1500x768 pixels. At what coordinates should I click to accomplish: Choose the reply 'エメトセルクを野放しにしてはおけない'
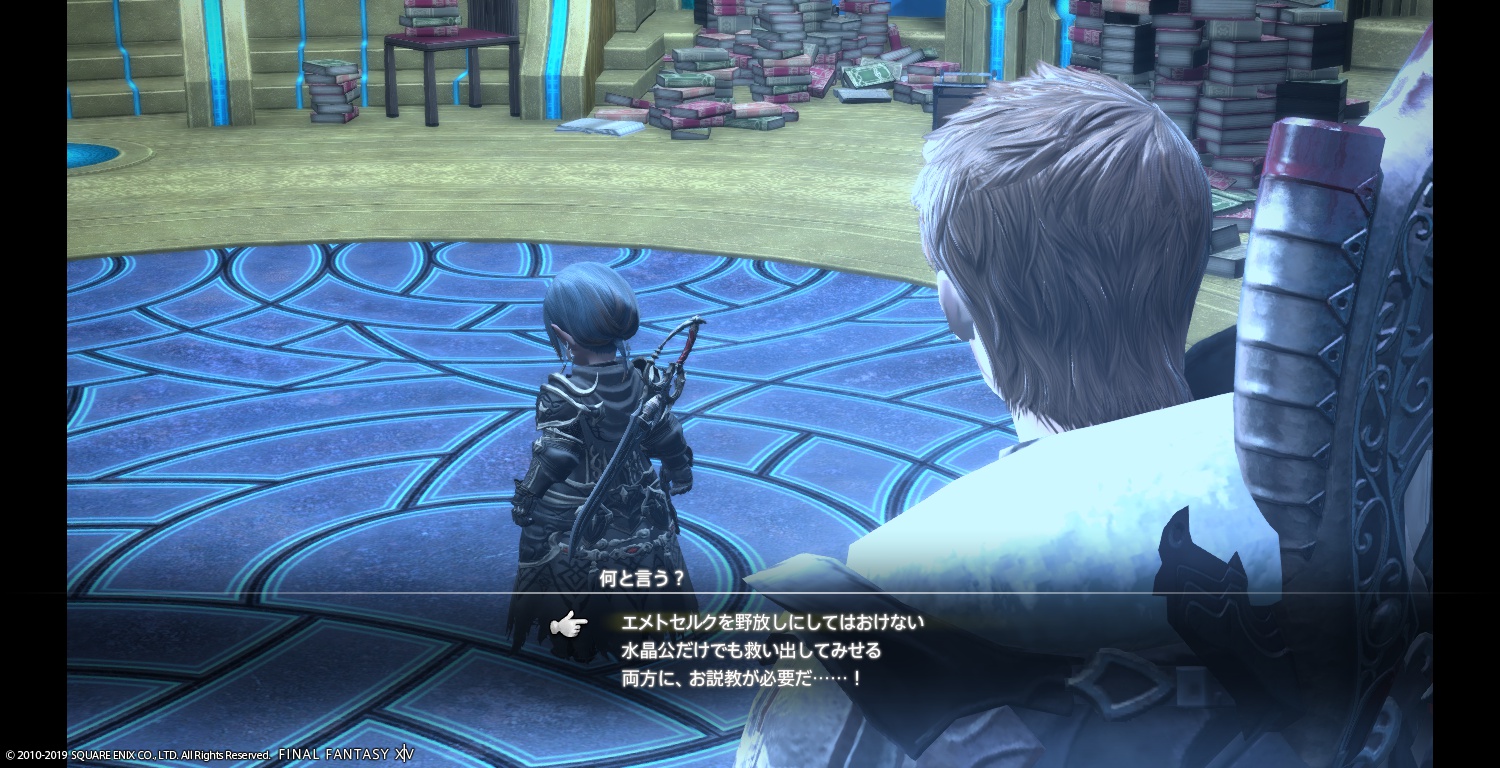(x=772, y=622)
